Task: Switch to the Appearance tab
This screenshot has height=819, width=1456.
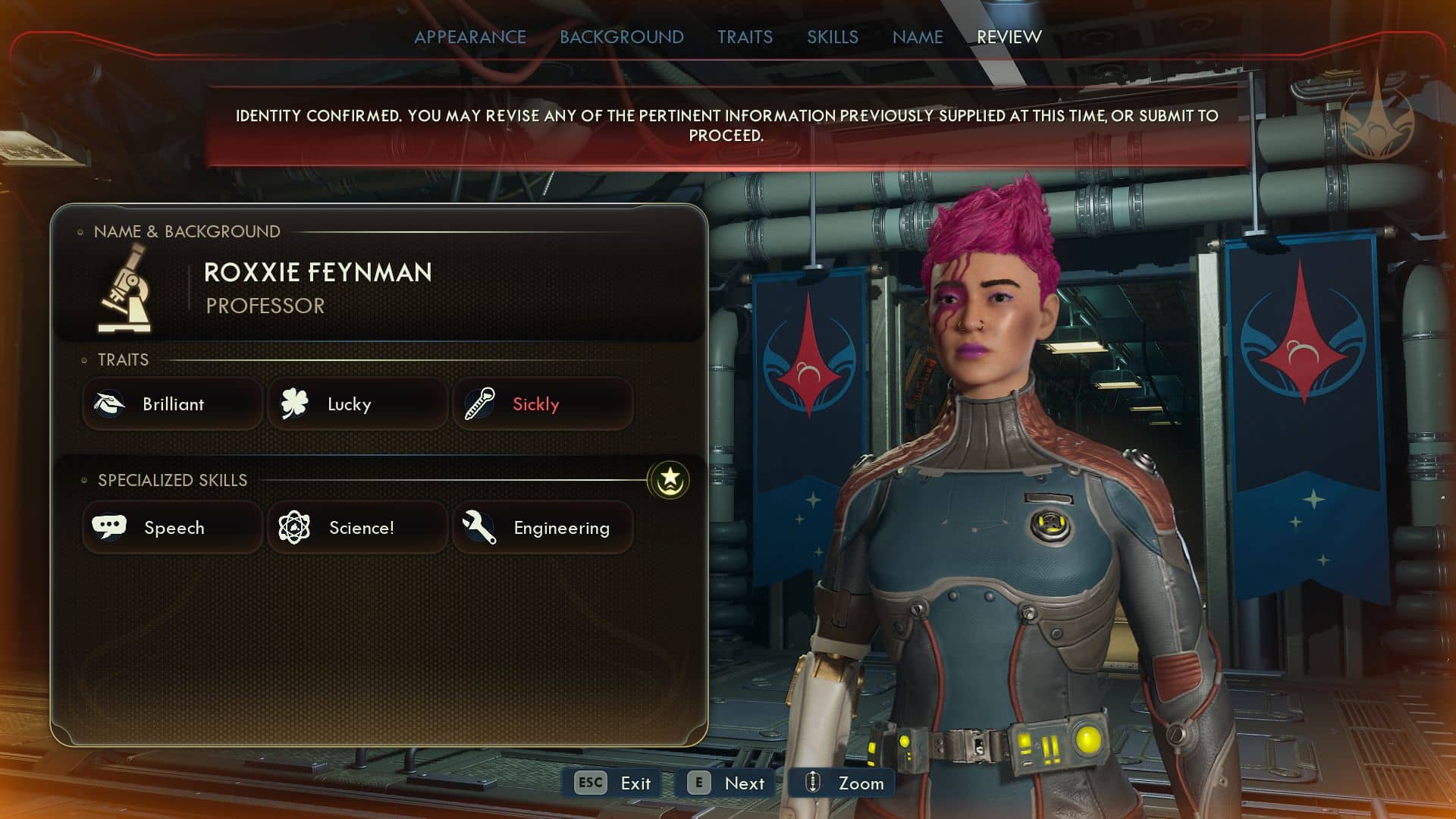Action: 469,37
